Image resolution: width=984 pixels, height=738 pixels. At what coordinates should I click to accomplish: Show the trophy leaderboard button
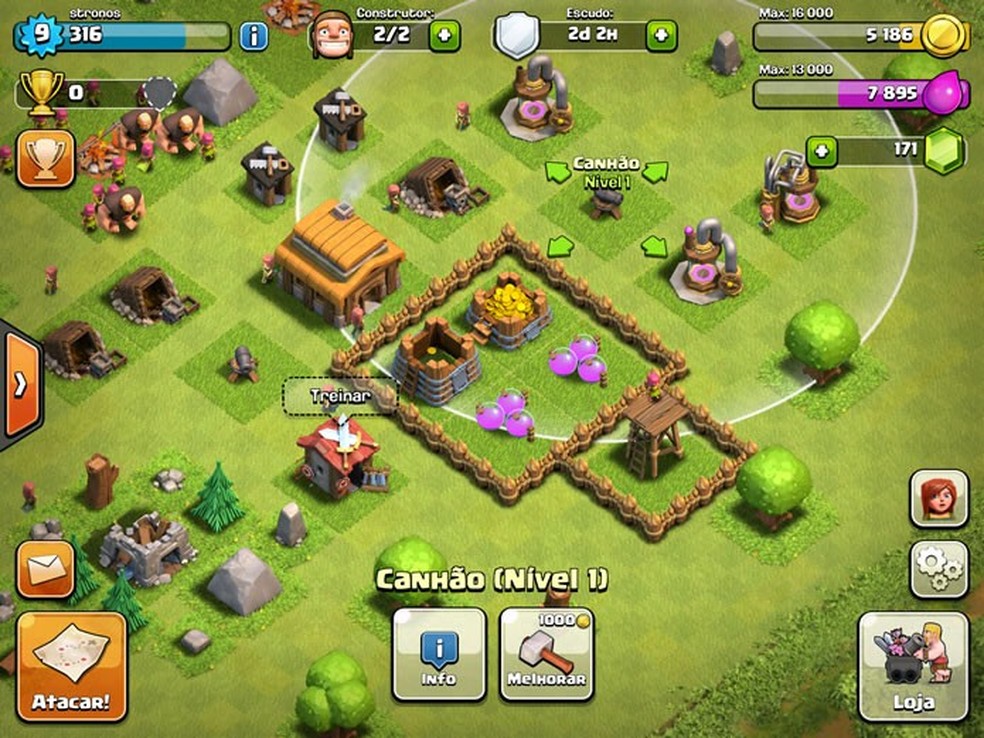[x=45, y=159]
